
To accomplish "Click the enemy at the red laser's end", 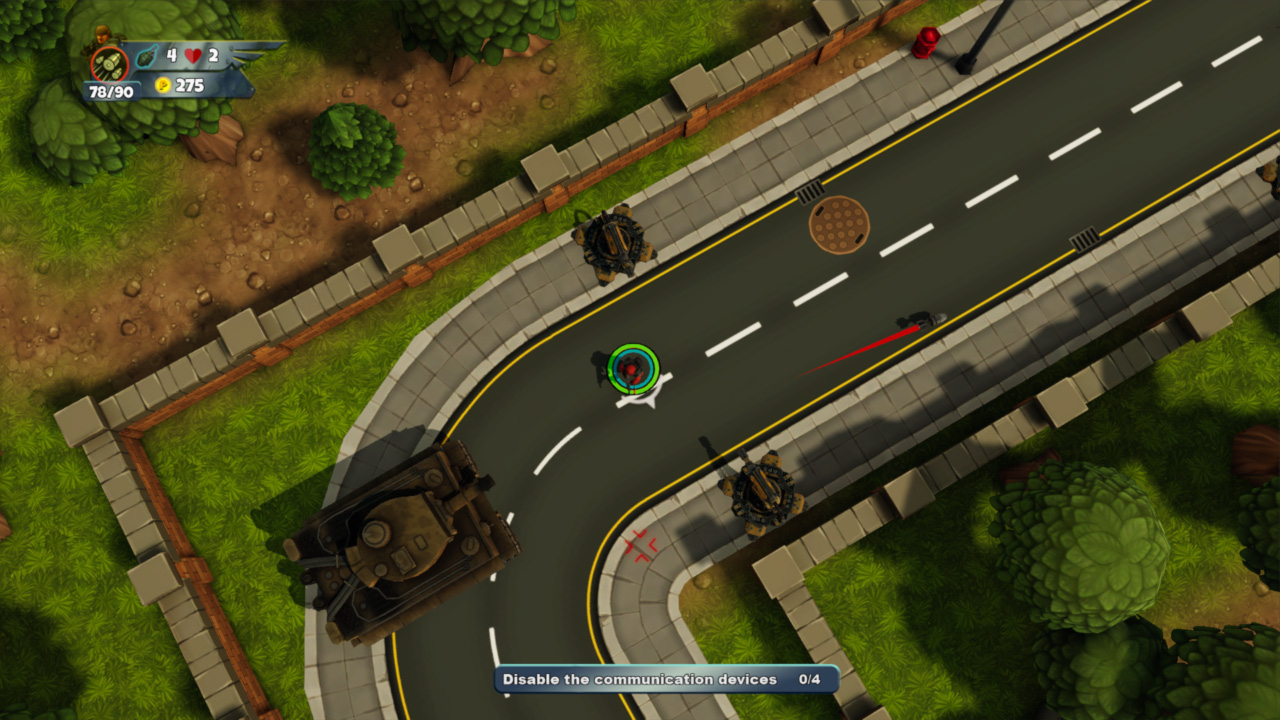I will 925,318.
